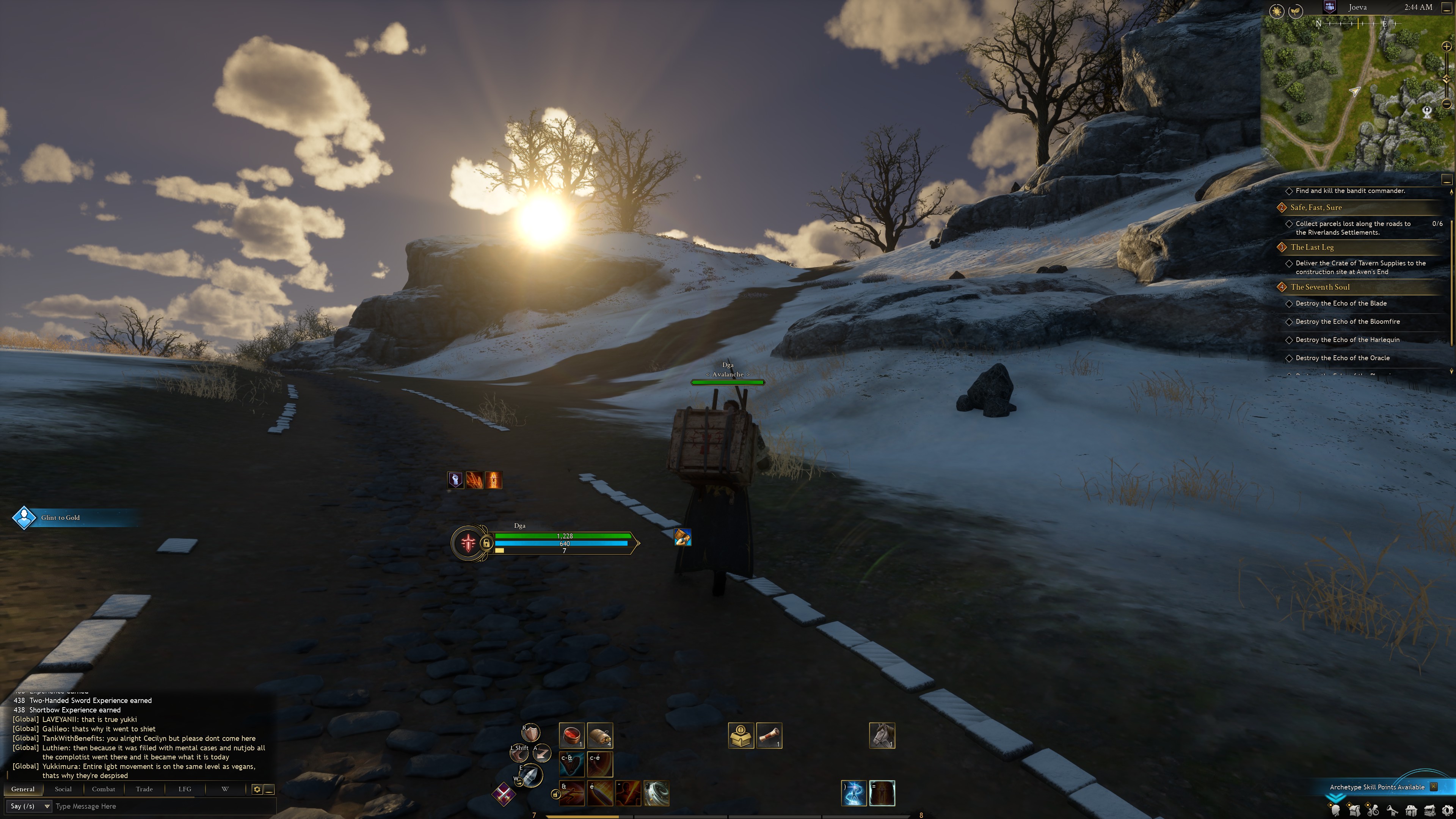The width and height of the screenshot is (1456, 819).
Task: Open chat settings gear icon
Action: tap(257, 789)
